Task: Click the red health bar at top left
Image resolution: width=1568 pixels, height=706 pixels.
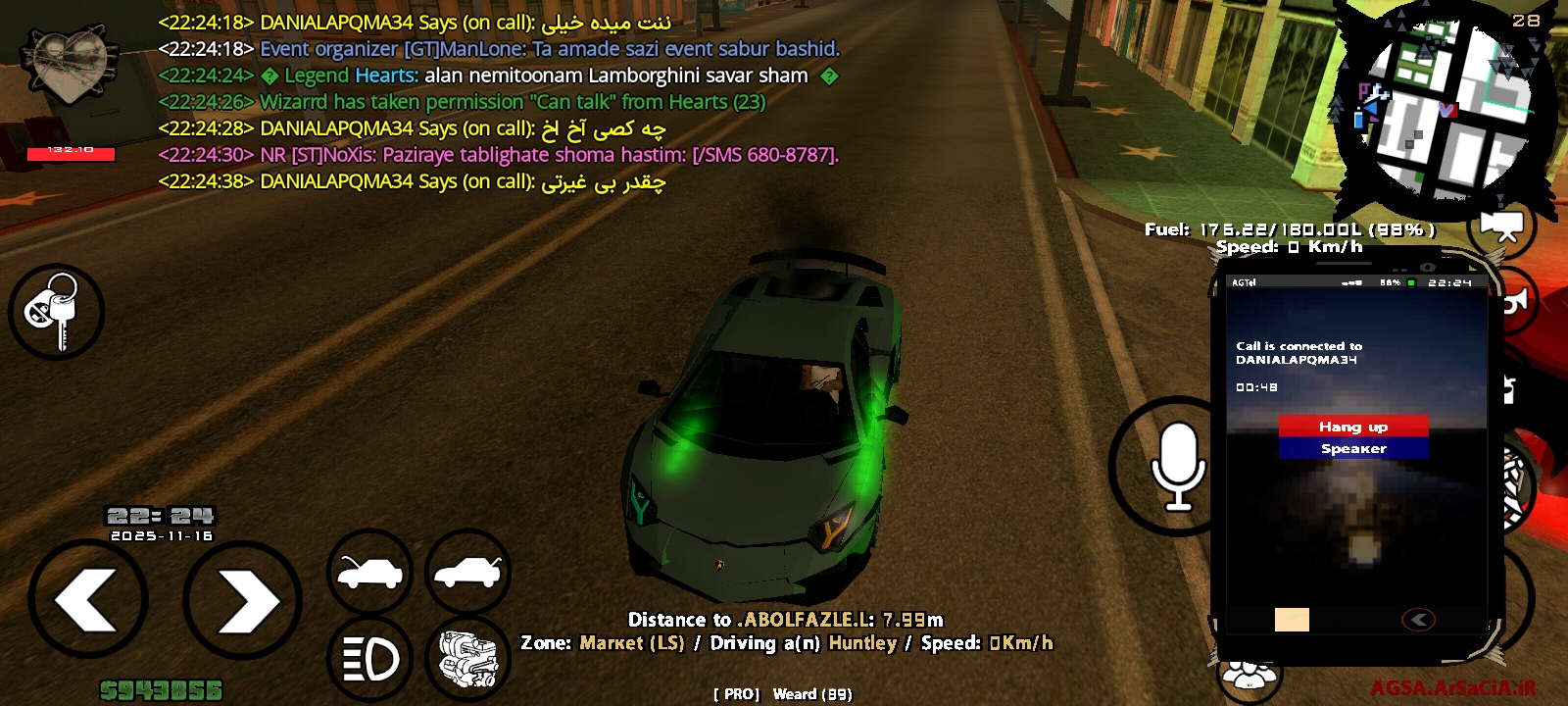Action: 69,152
